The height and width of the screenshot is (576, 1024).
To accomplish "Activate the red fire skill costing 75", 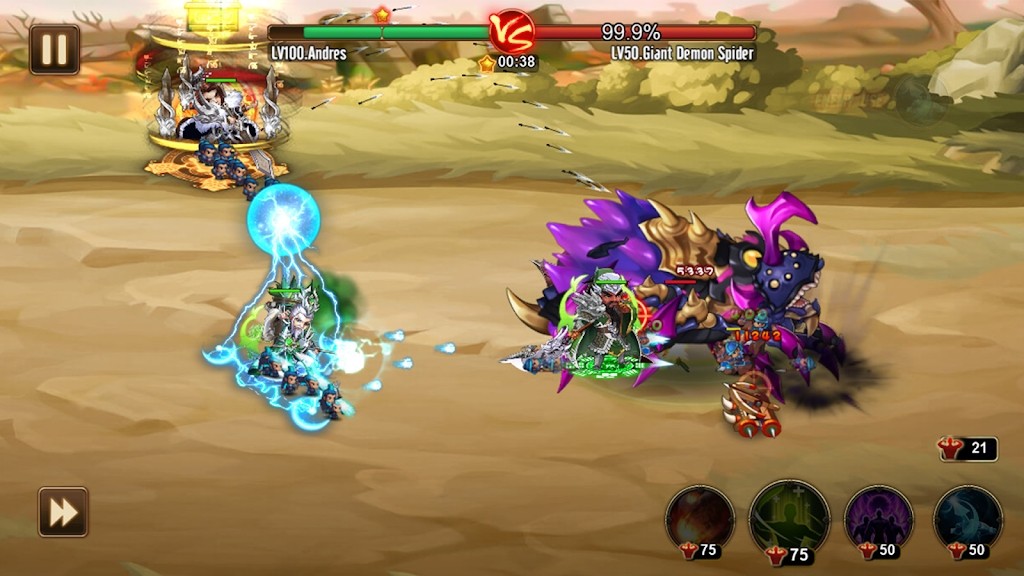I will [700, 517].
